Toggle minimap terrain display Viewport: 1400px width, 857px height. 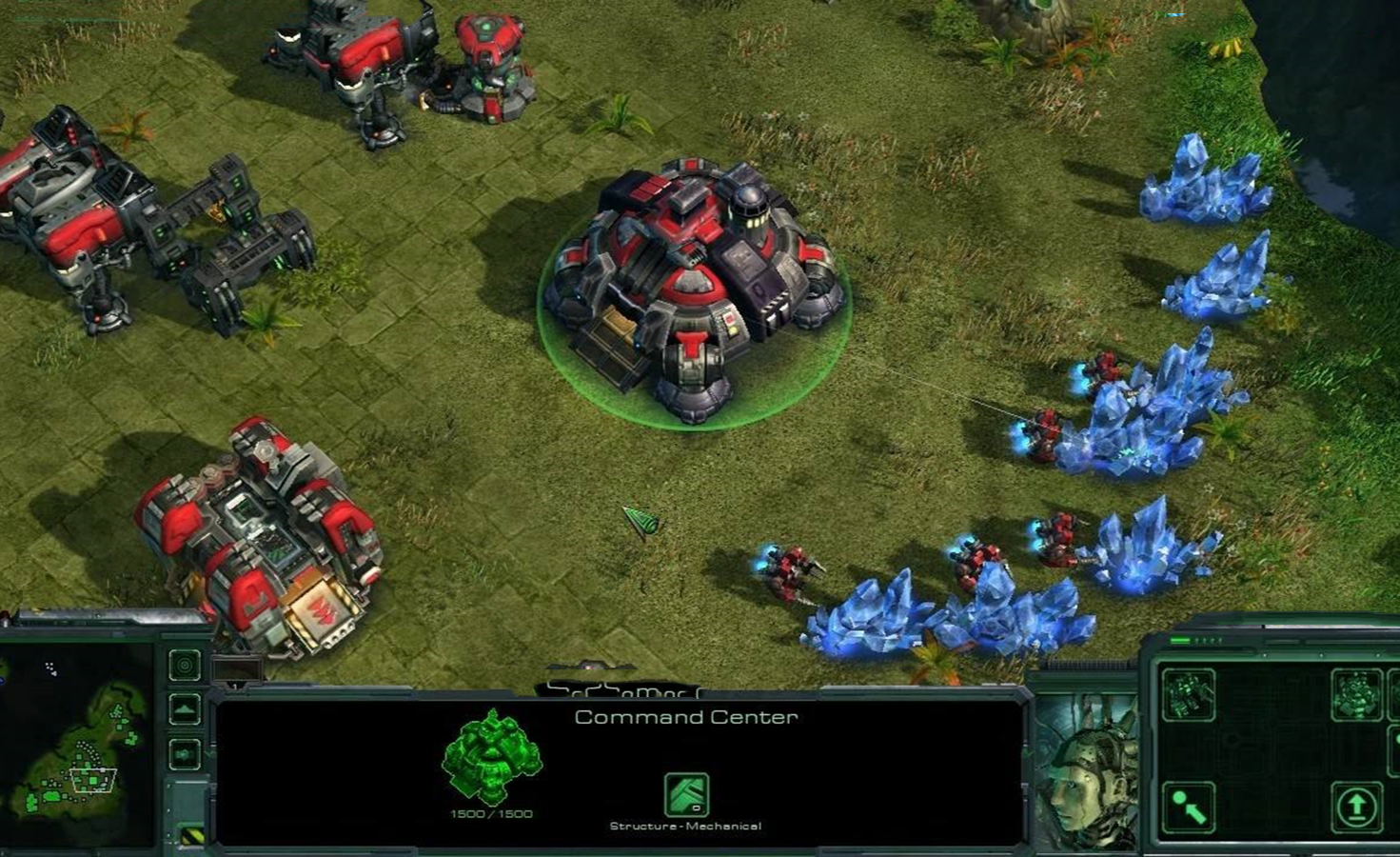tap(185, 708)
